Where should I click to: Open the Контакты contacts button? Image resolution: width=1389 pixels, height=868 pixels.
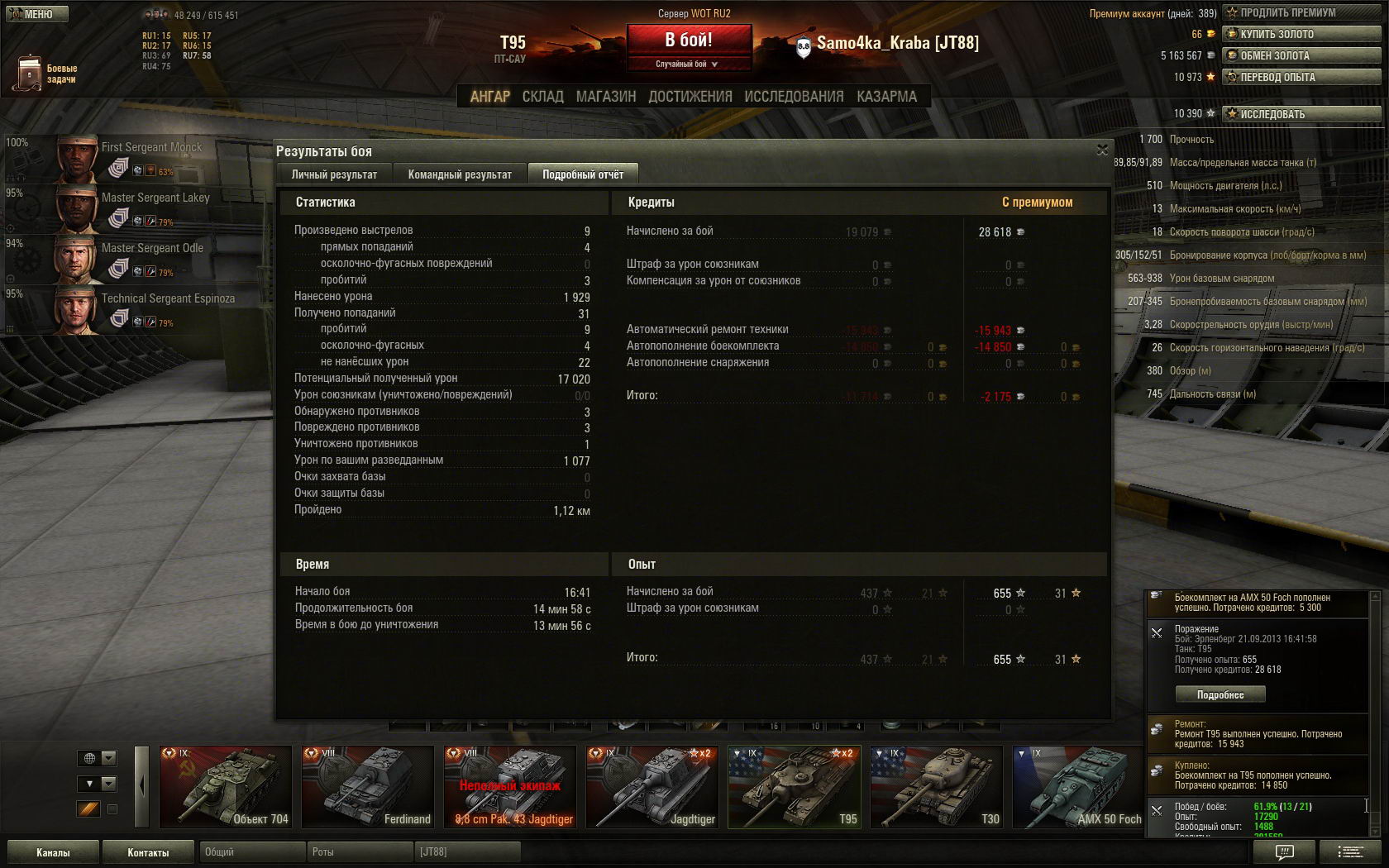coord(148,852)
